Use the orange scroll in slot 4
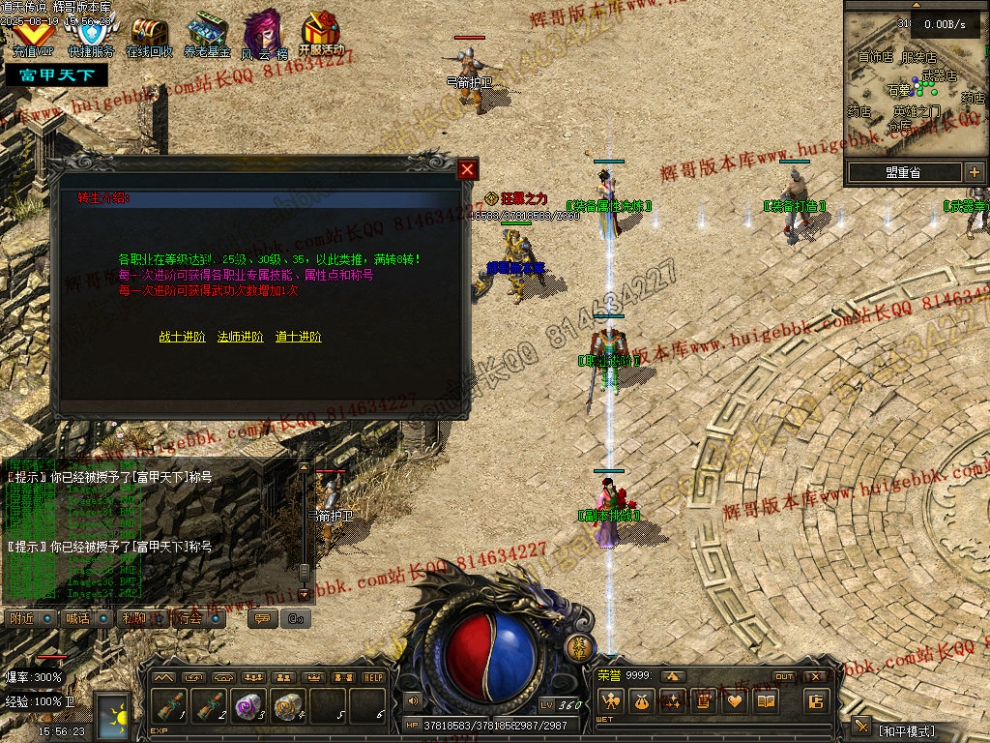The image size is (990, 743). click(x=289, y=706)
